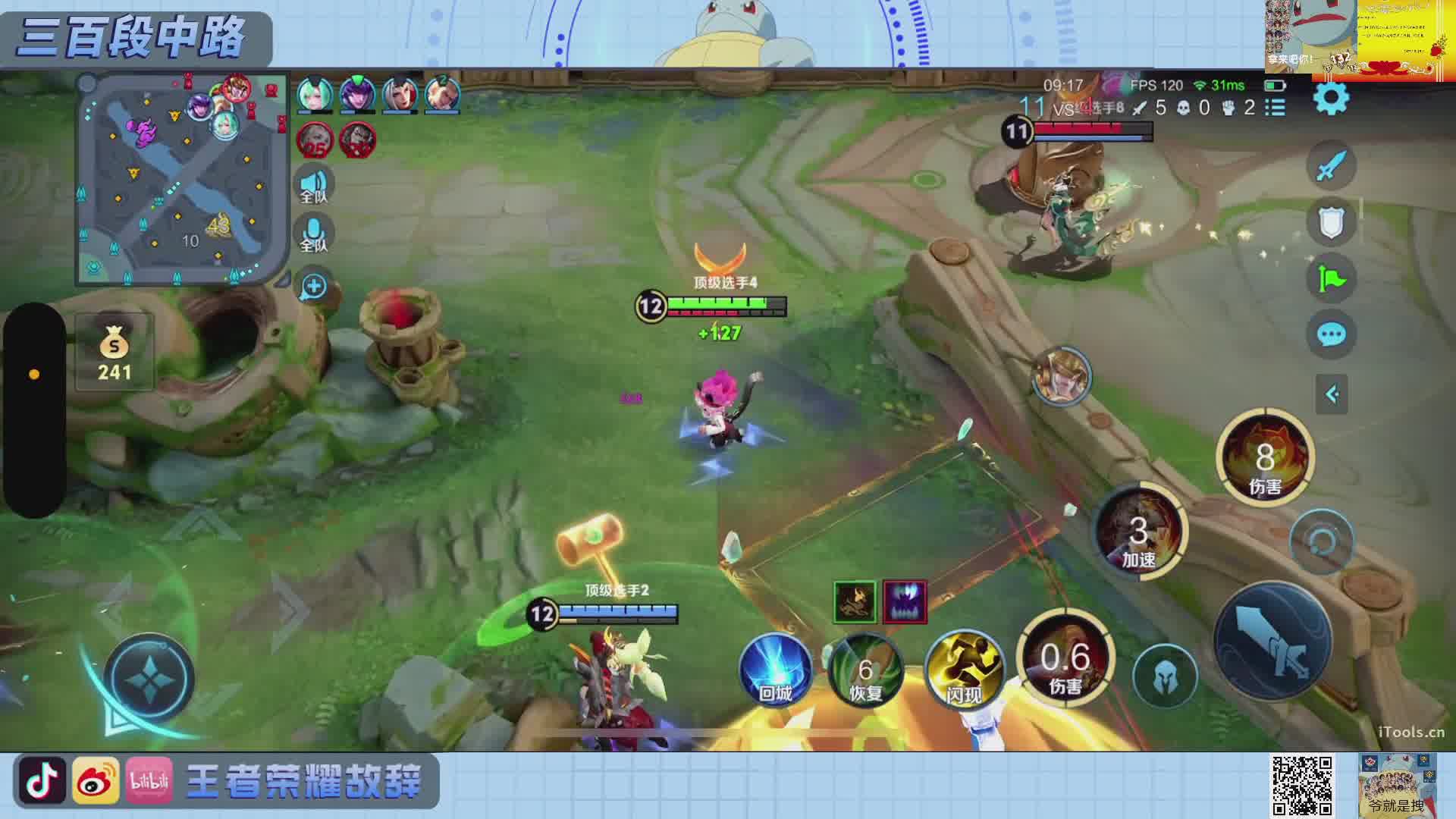Viewport: 1456px width, 819px height.
Task: Toggle the 全队 speaker voice button
Action: (313, 187)
